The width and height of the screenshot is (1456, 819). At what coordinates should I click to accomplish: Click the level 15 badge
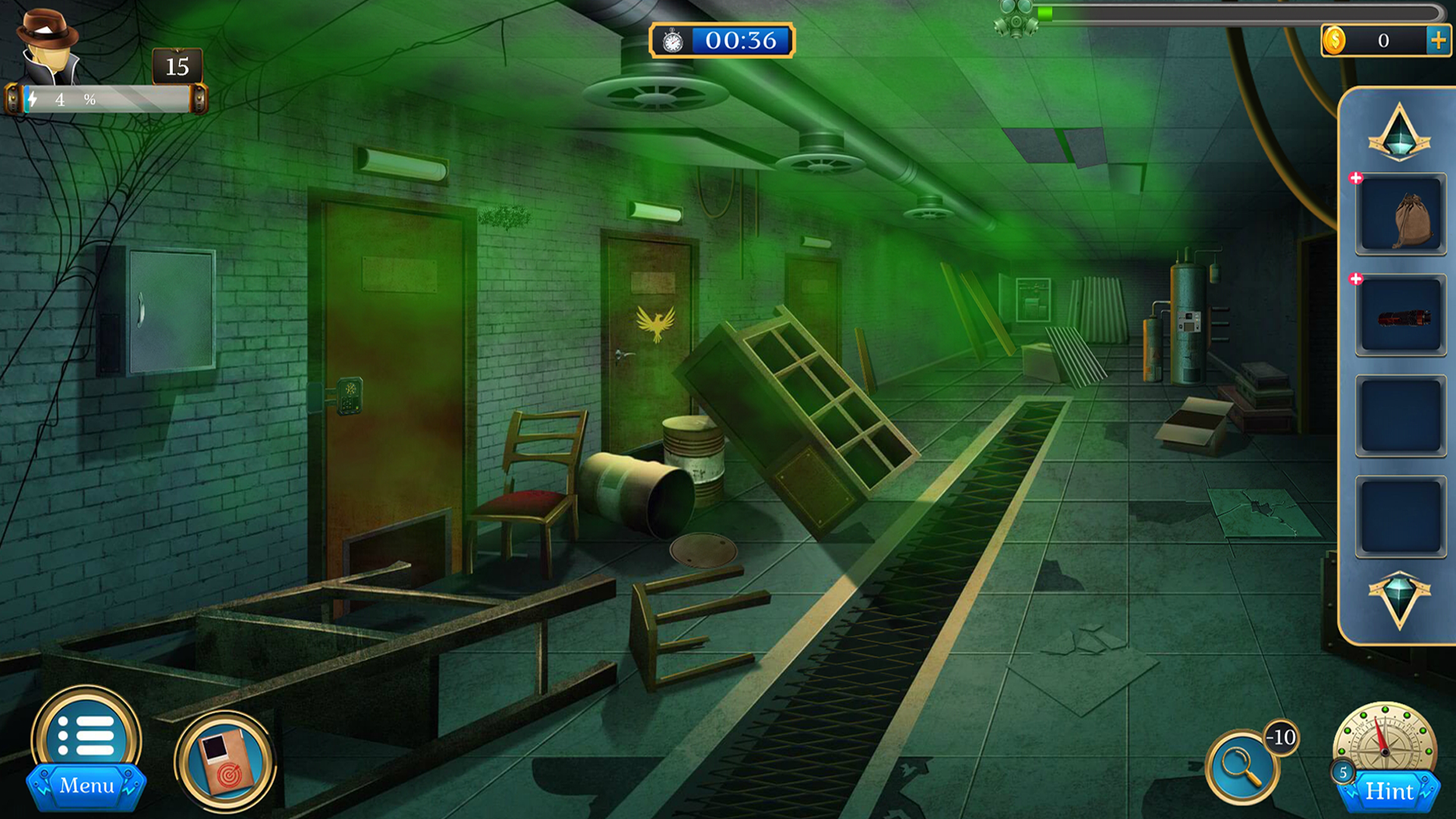(176, 67)
